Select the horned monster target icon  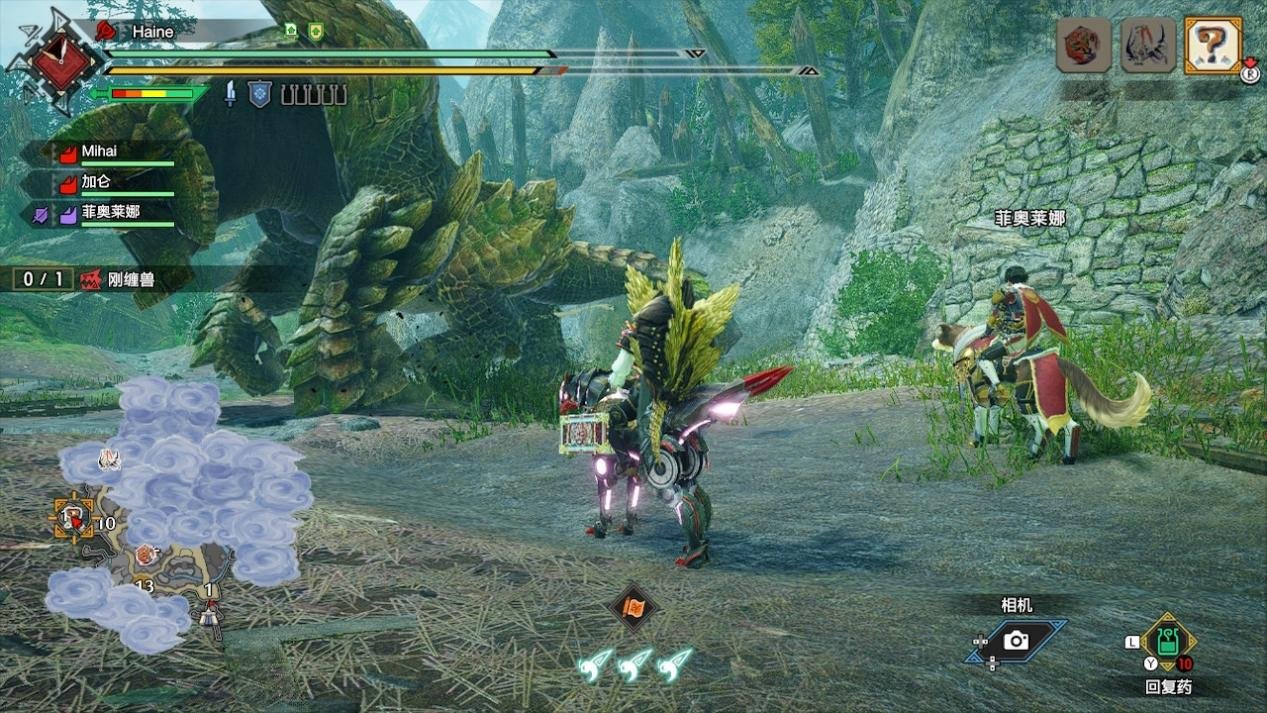click(x=1147, y=46)
